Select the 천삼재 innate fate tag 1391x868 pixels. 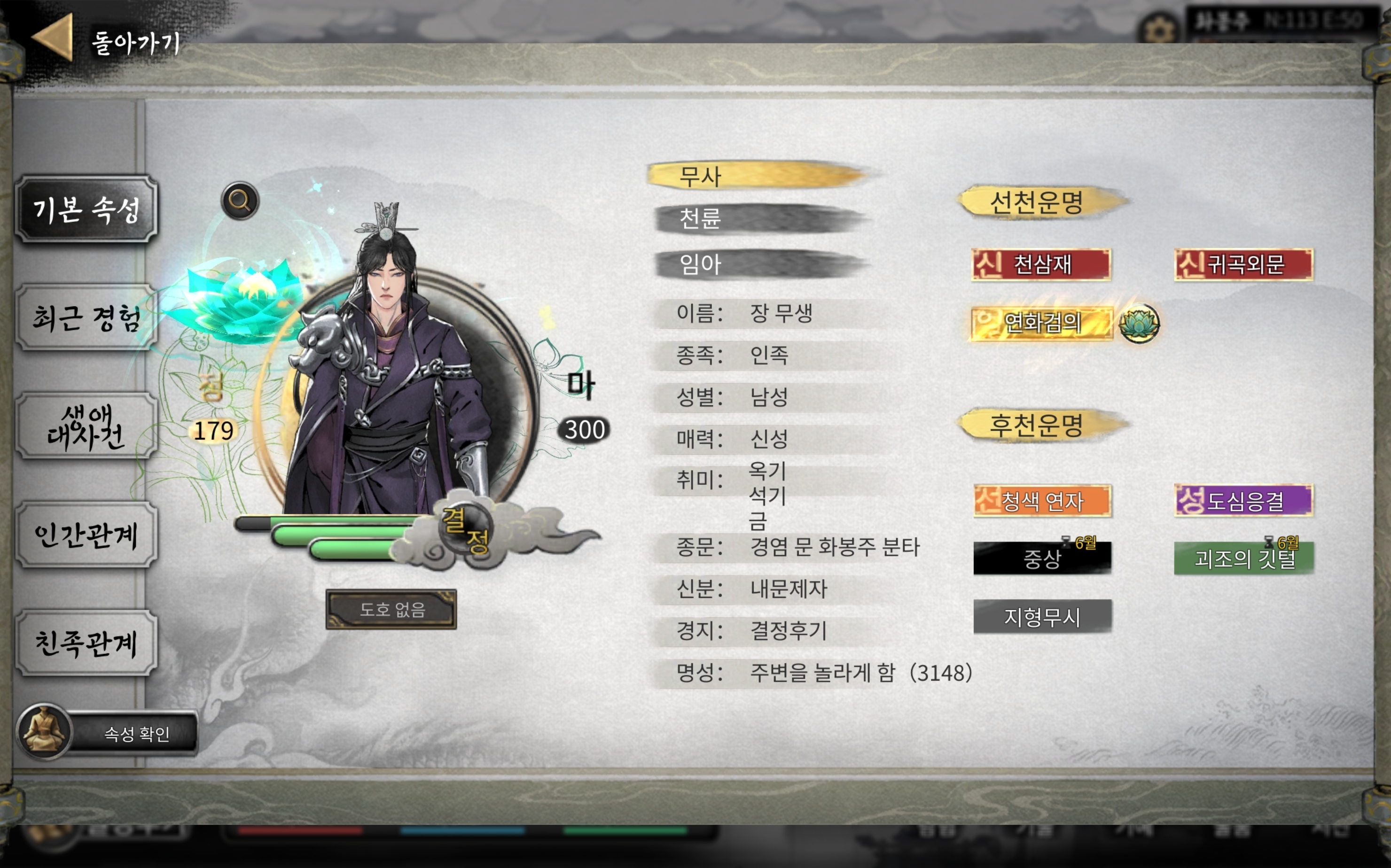point(1041,264)
